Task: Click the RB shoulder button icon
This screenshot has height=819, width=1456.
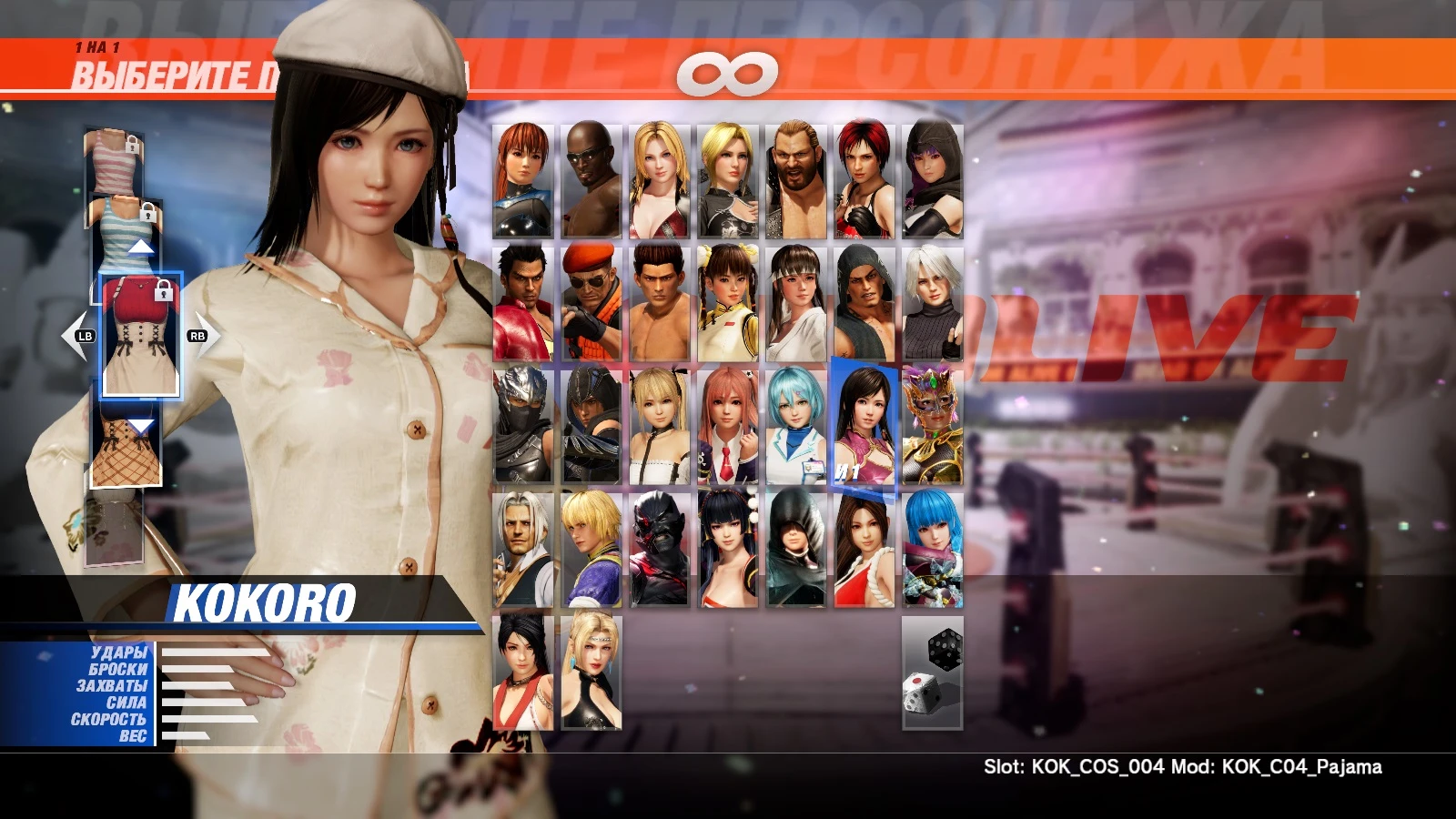Action: tap(197, 335)
